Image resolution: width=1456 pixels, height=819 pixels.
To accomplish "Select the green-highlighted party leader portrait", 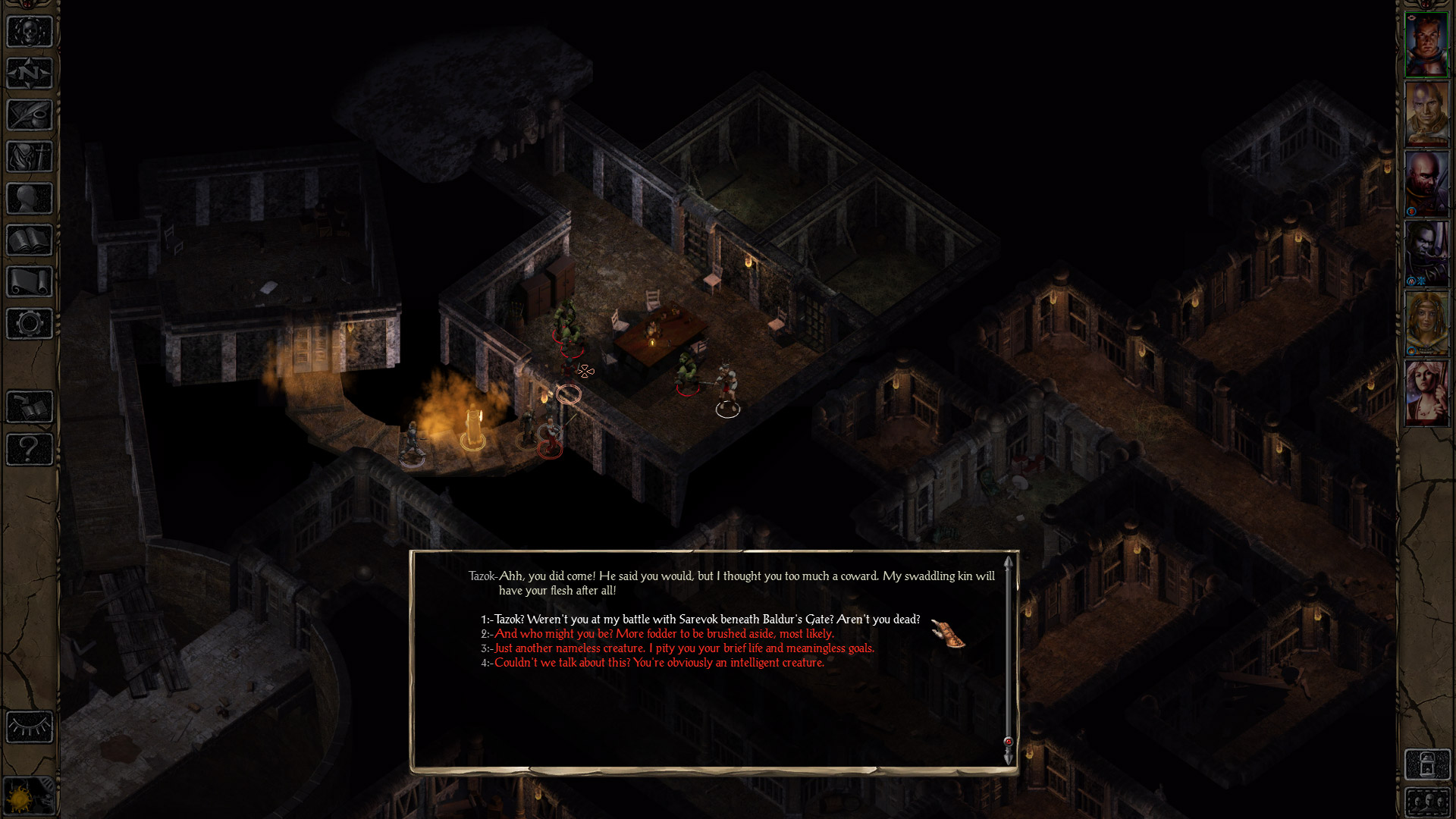I will pos(1426,45).
